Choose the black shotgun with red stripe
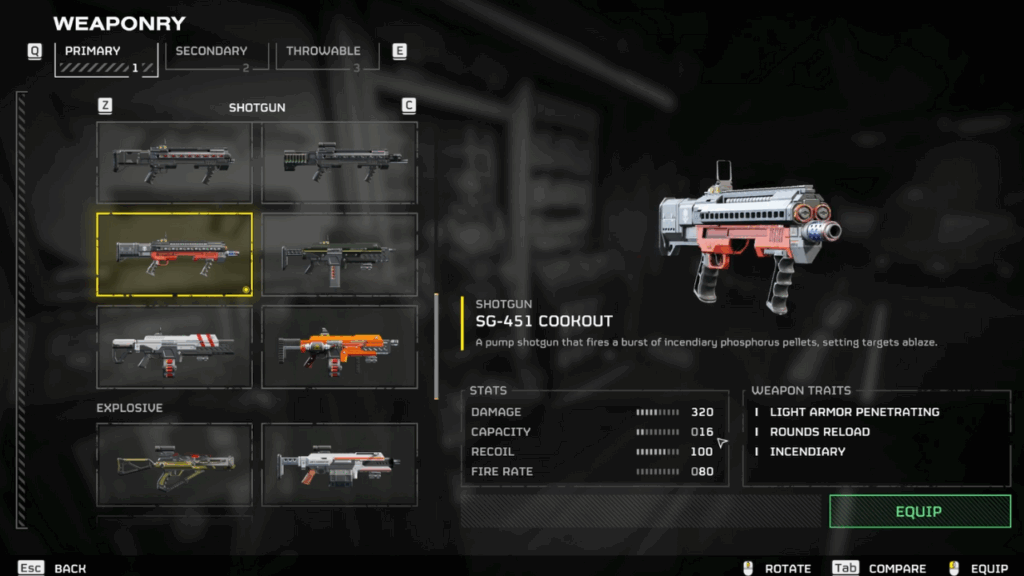Screen dimensions: 1024x576 click(174, 162)
